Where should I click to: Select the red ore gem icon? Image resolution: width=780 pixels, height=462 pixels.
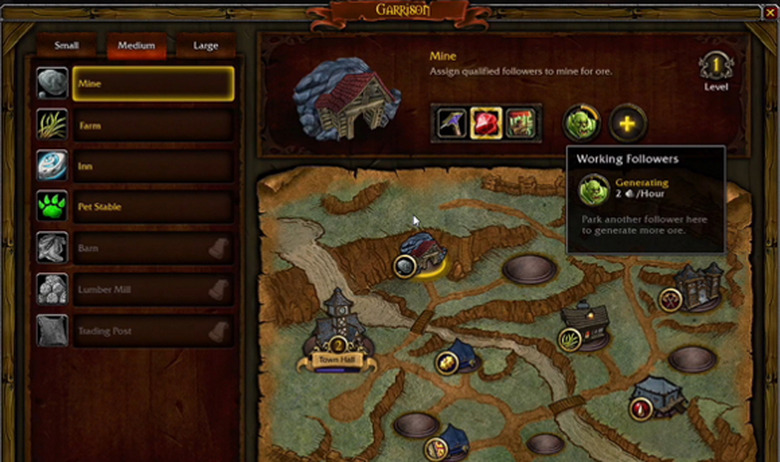(x=486, y=123)
